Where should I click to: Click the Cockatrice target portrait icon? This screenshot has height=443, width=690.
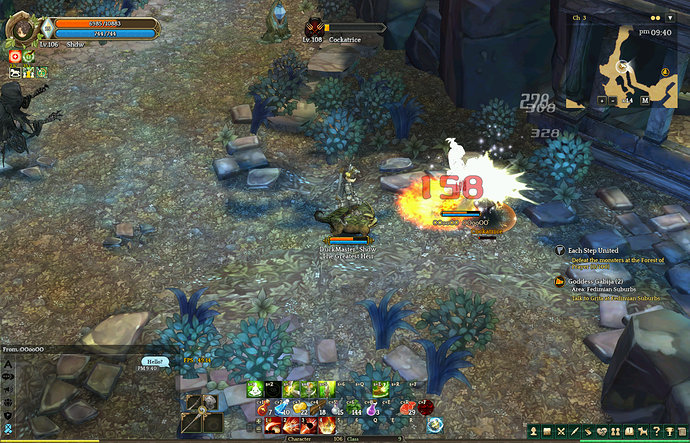312,27
